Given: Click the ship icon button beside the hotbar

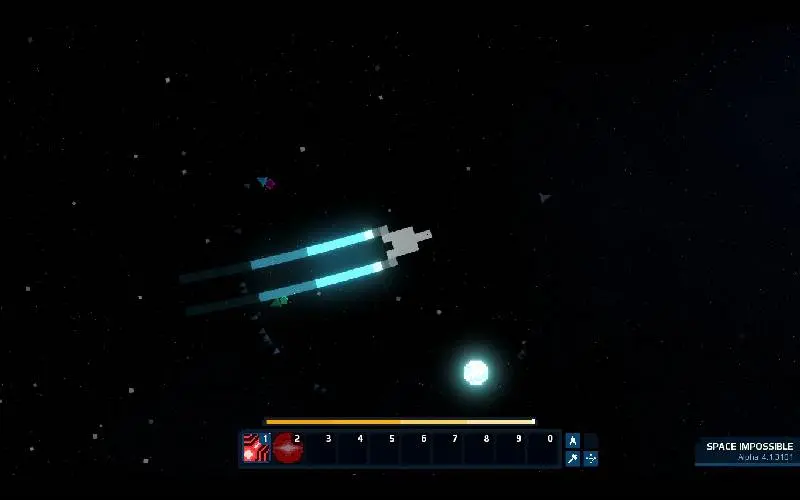Looking at the screenshot, I should 573,440.
